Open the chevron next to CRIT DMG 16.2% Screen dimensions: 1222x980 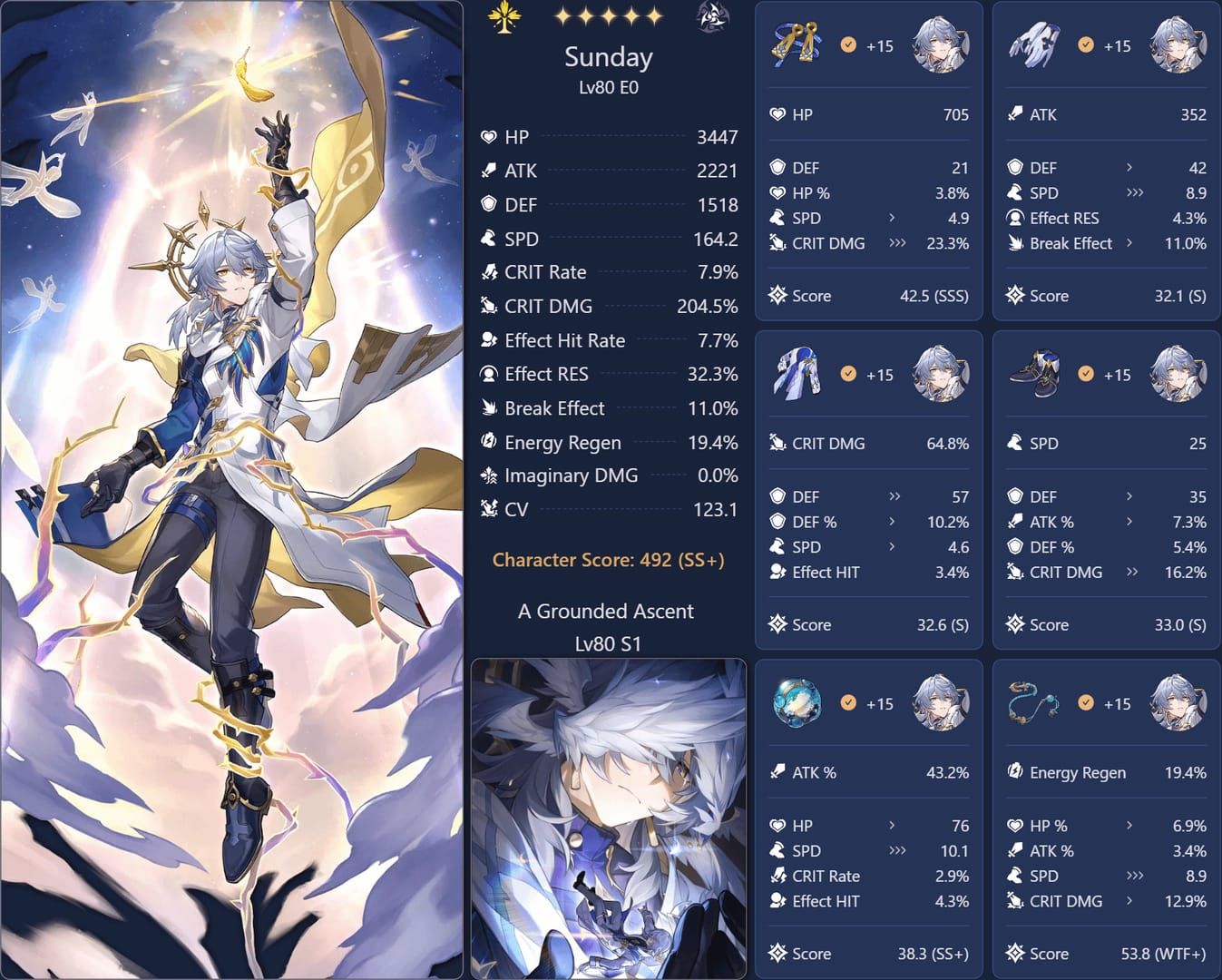pyautogui.click(x=1130, y=573)
